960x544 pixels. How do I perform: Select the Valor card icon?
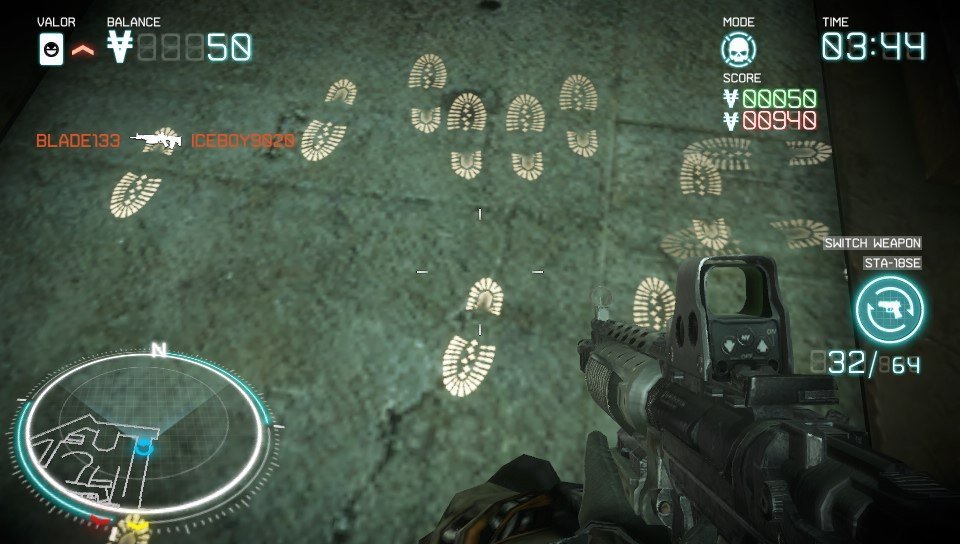(51, 48)
